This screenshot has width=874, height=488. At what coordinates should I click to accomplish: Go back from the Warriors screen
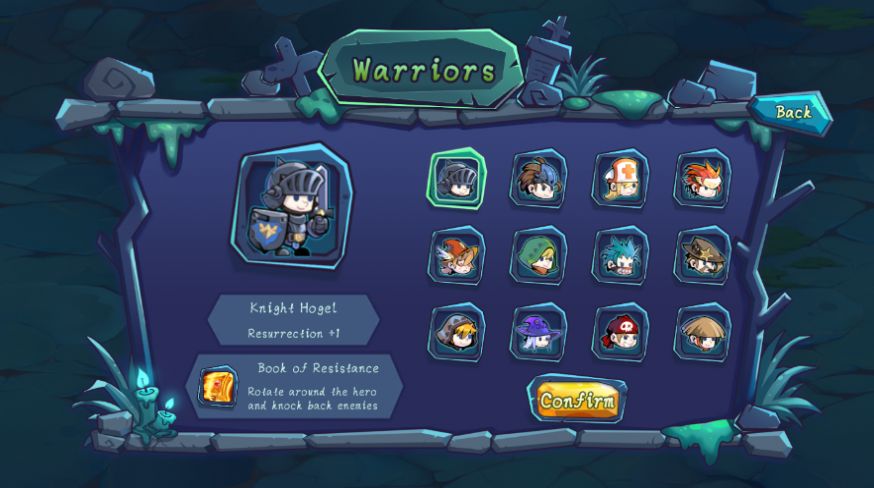click(793, 112)
